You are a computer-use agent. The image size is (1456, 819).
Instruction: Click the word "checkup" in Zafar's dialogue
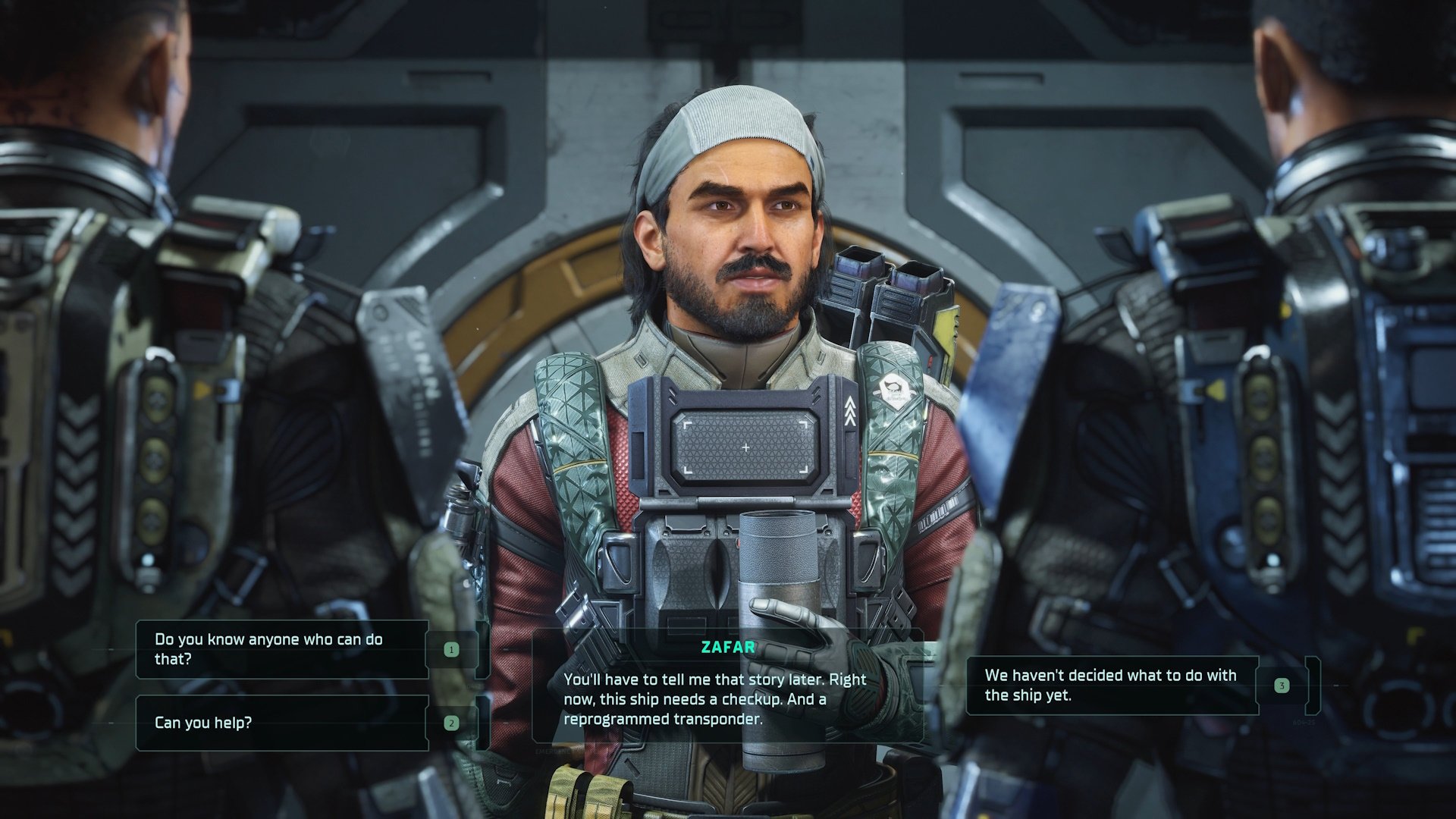[752, 699]
